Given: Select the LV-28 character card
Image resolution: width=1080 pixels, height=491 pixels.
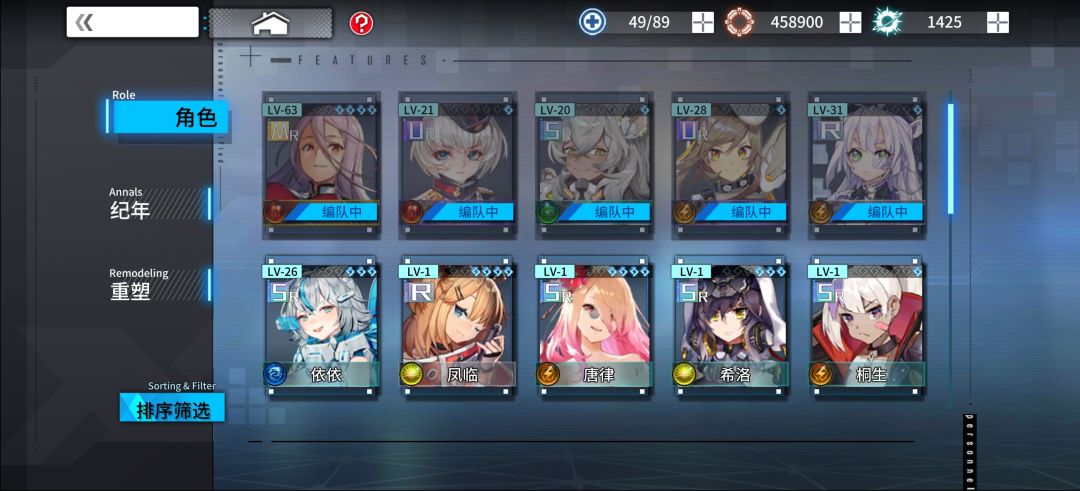Looking at the screenshot, I should click(x=730, y=165).
